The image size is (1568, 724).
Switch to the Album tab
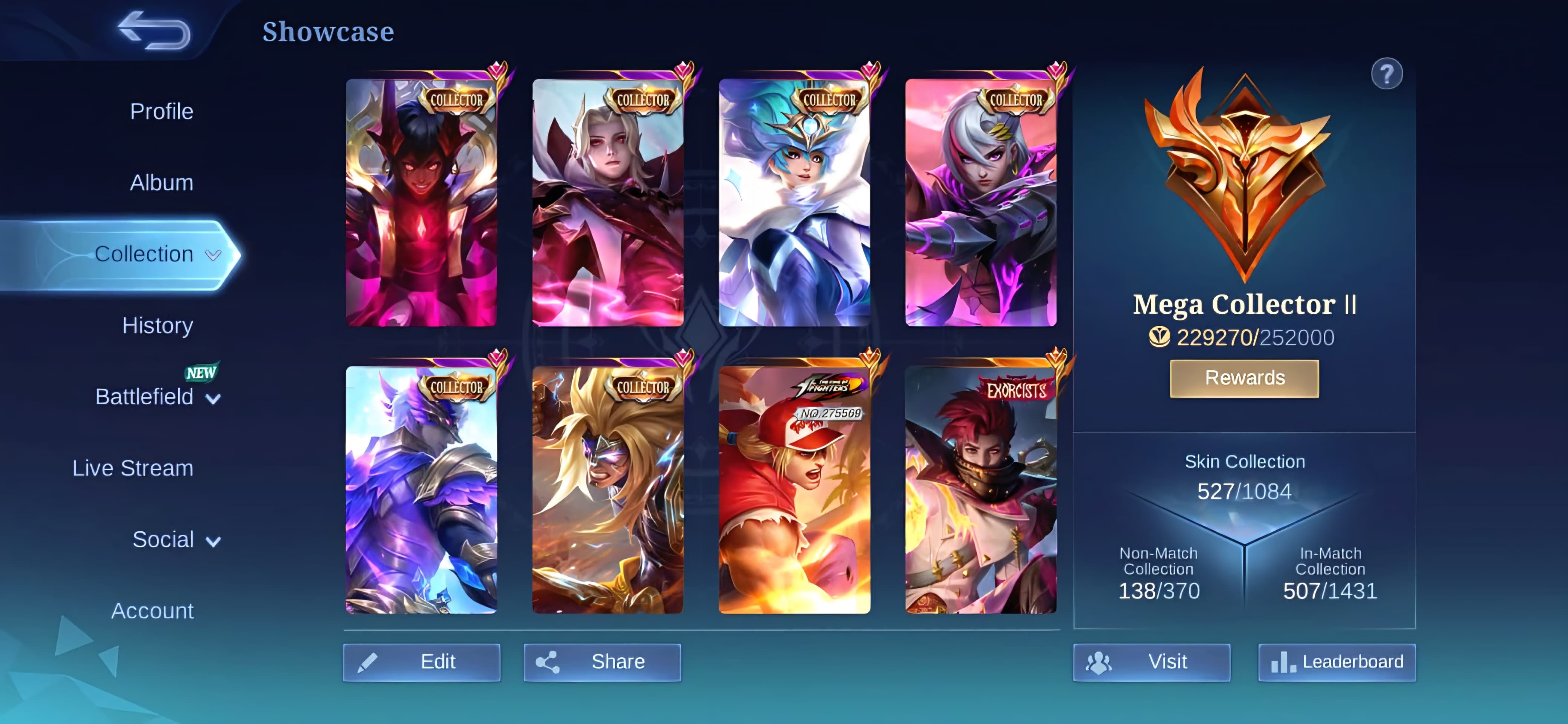161,183
